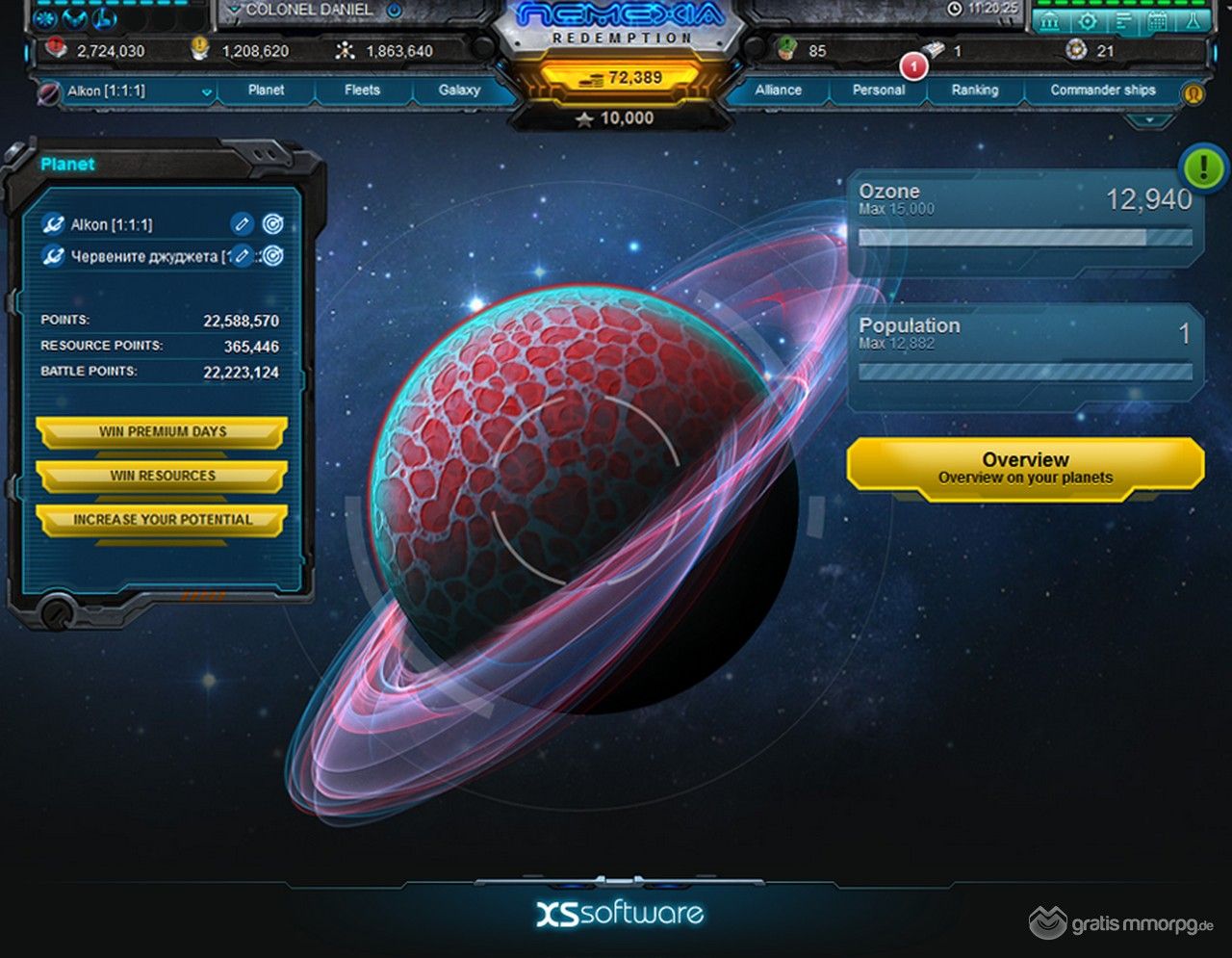Select the Червените джуджета planet row

click(133, 257)
